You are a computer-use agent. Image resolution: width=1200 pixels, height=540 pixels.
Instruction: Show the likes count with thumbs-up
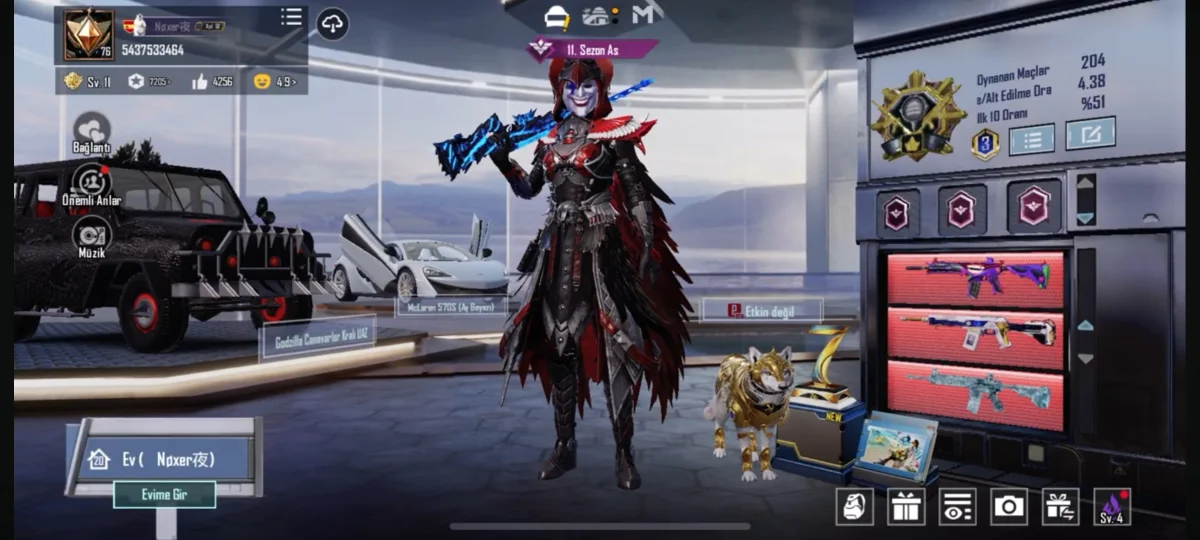212,81
